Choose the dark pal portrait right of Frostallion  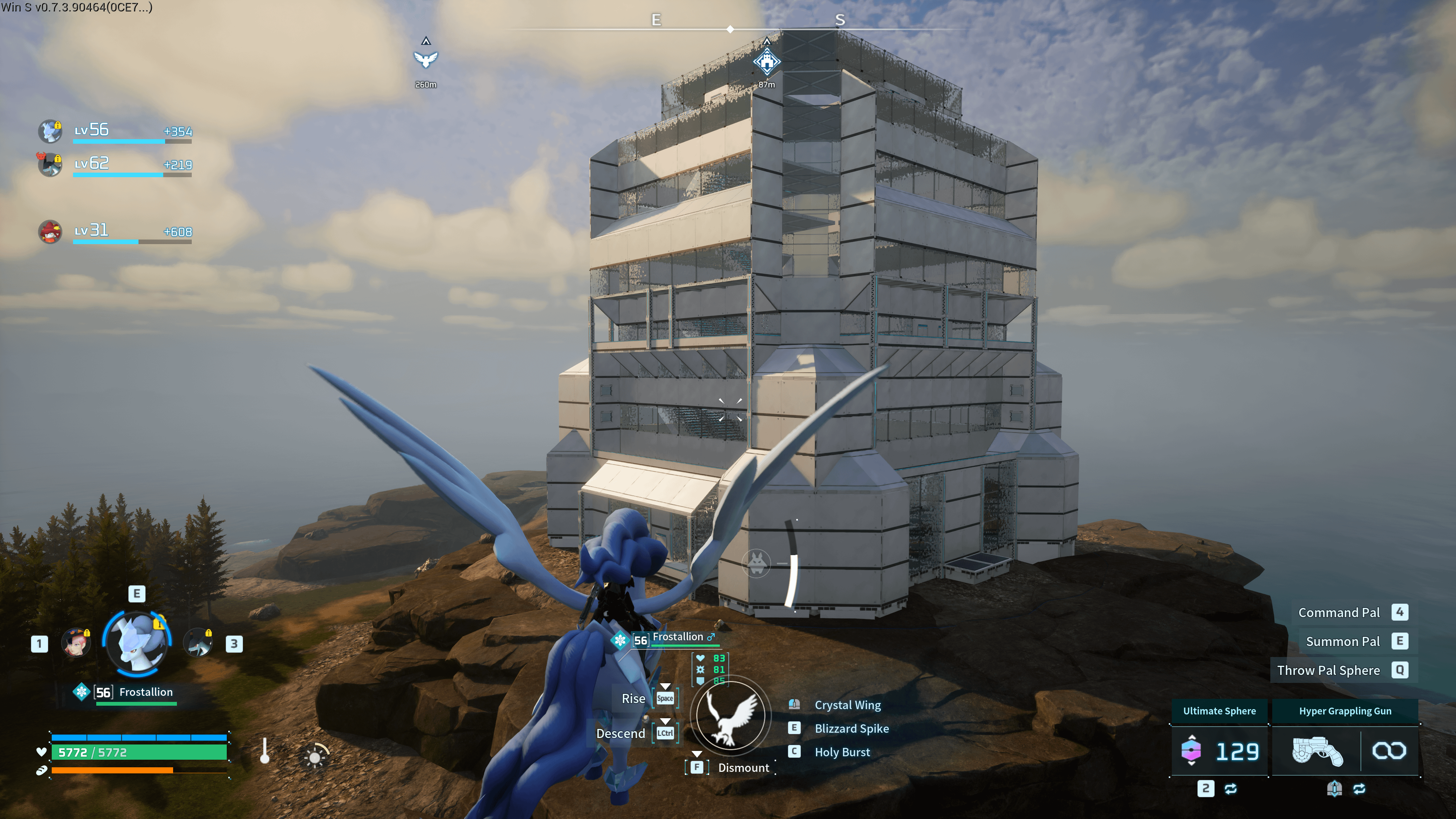(198, 643)
